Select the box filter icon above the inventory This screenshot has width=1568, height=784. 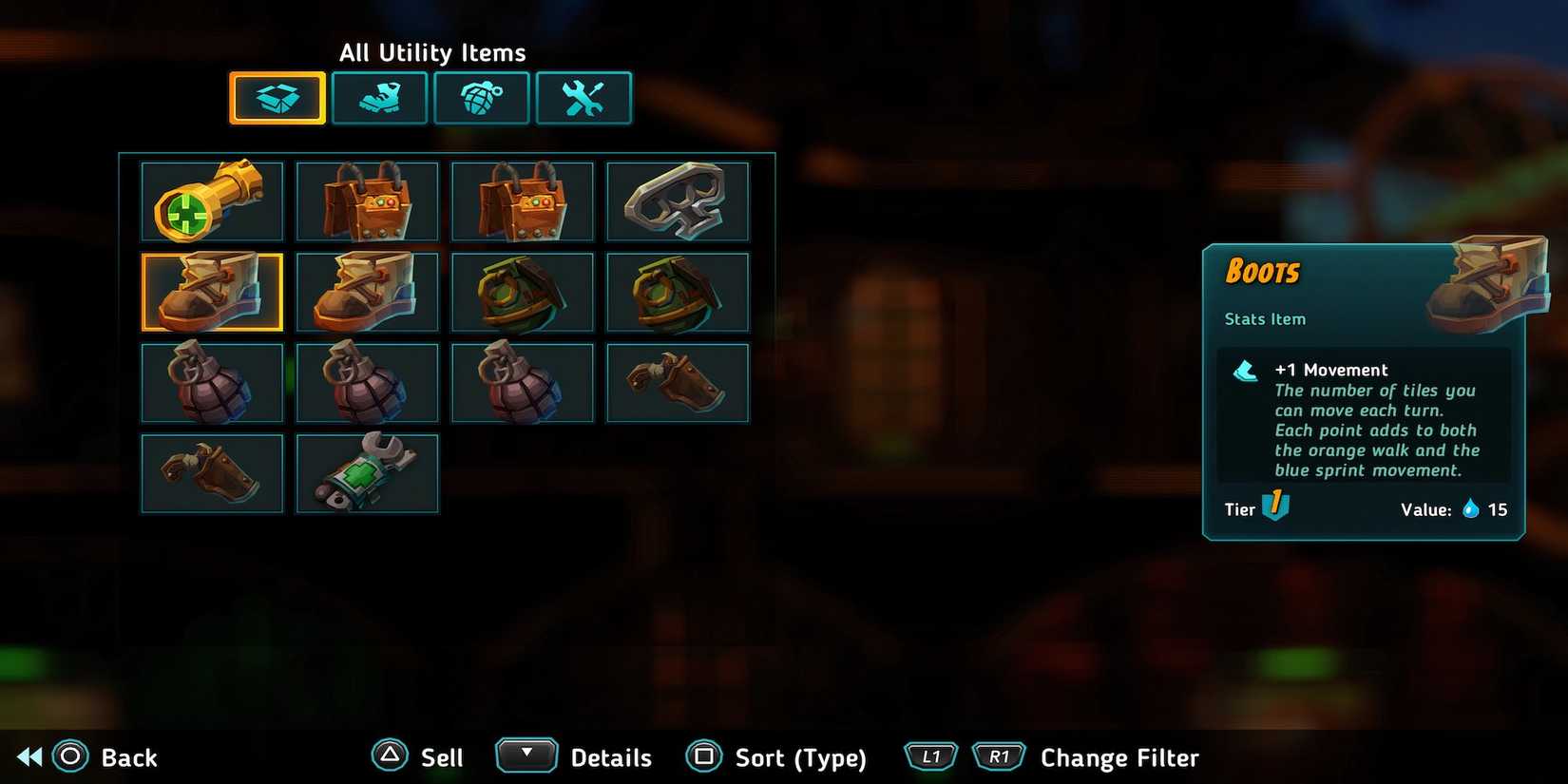pos(277,97)
